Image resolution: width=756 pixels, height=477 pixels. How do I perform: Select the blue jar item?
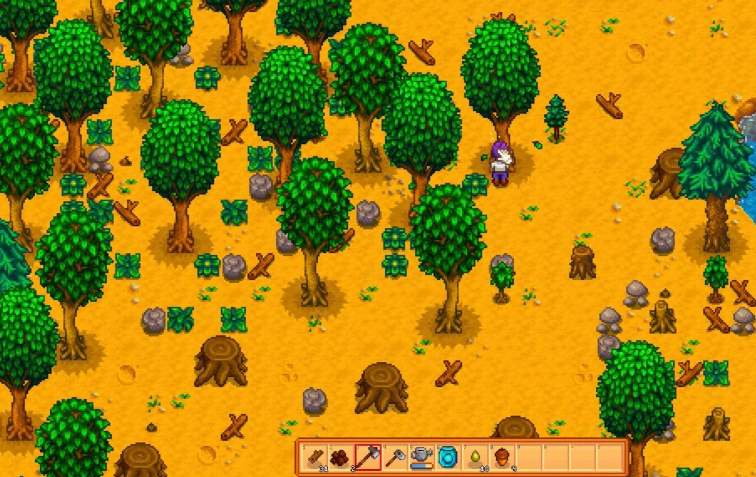[448, 456]
